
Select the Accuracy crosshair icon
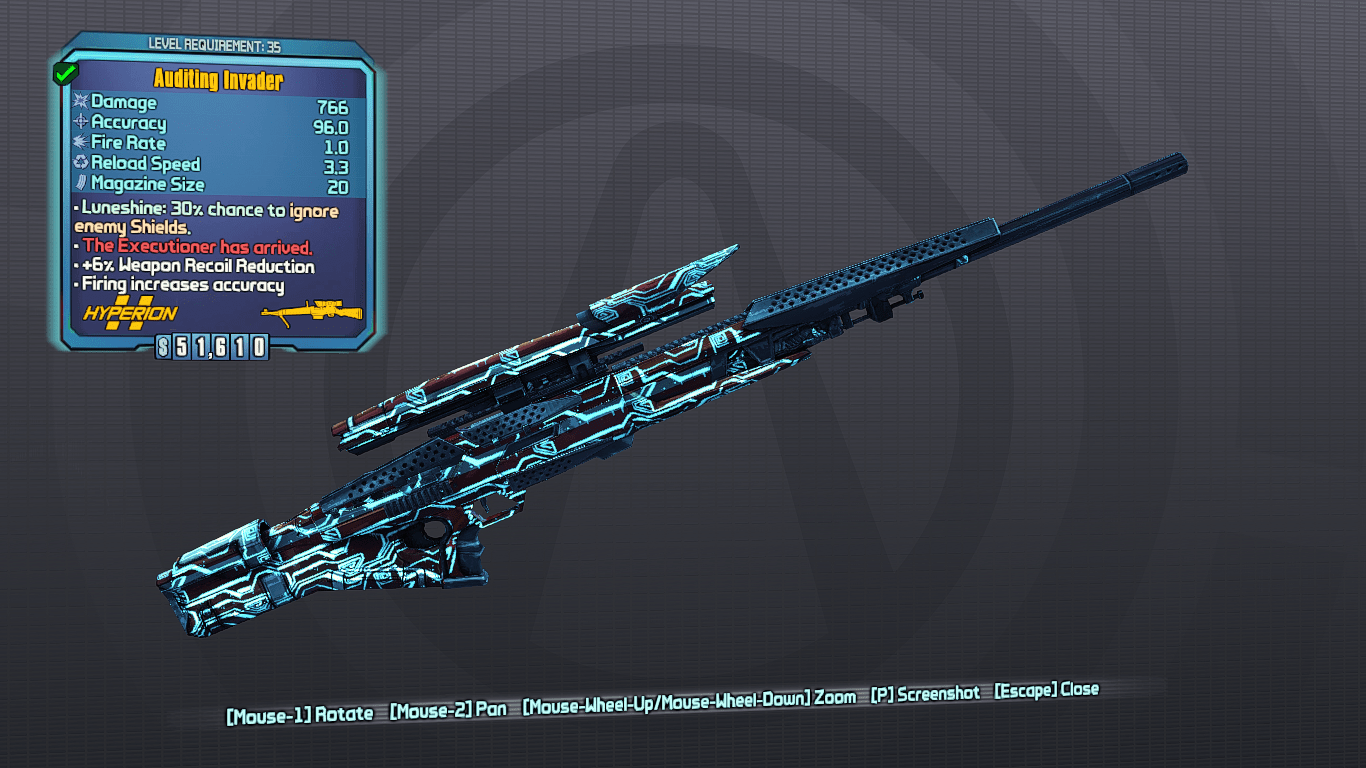click(79, 122)
